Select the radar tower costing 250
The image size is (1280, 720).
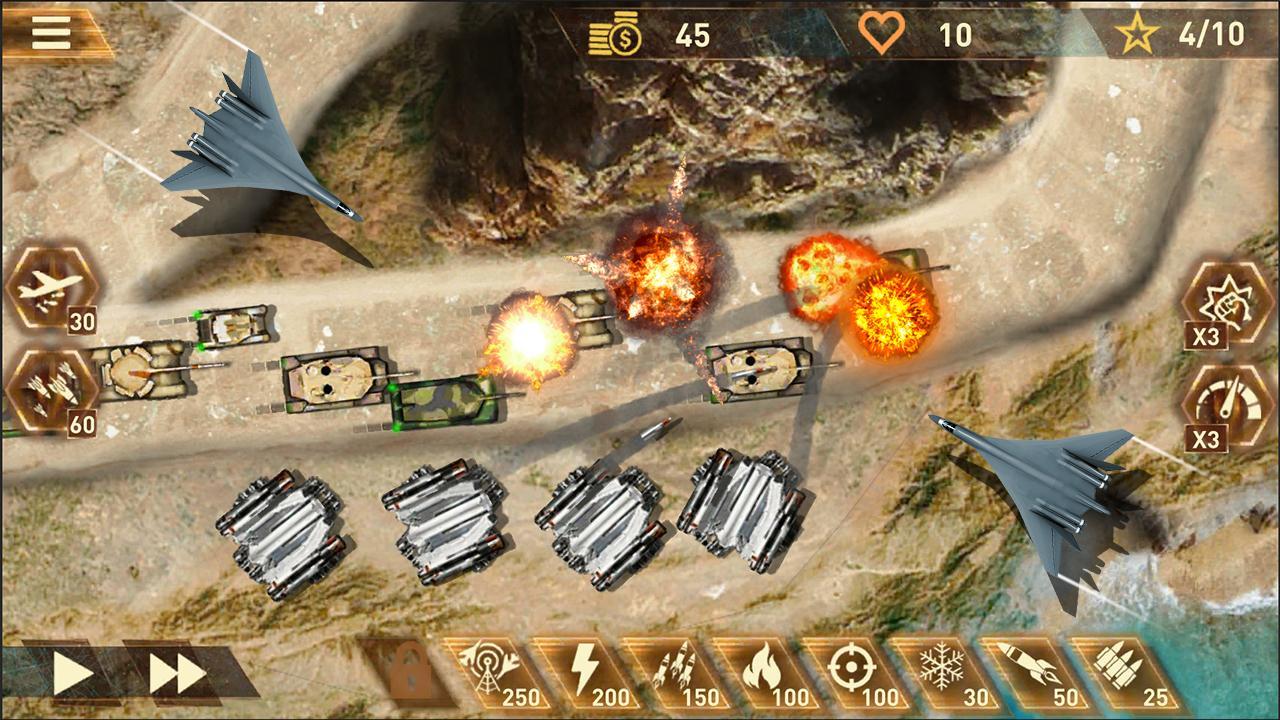click(x=487, y=671)
